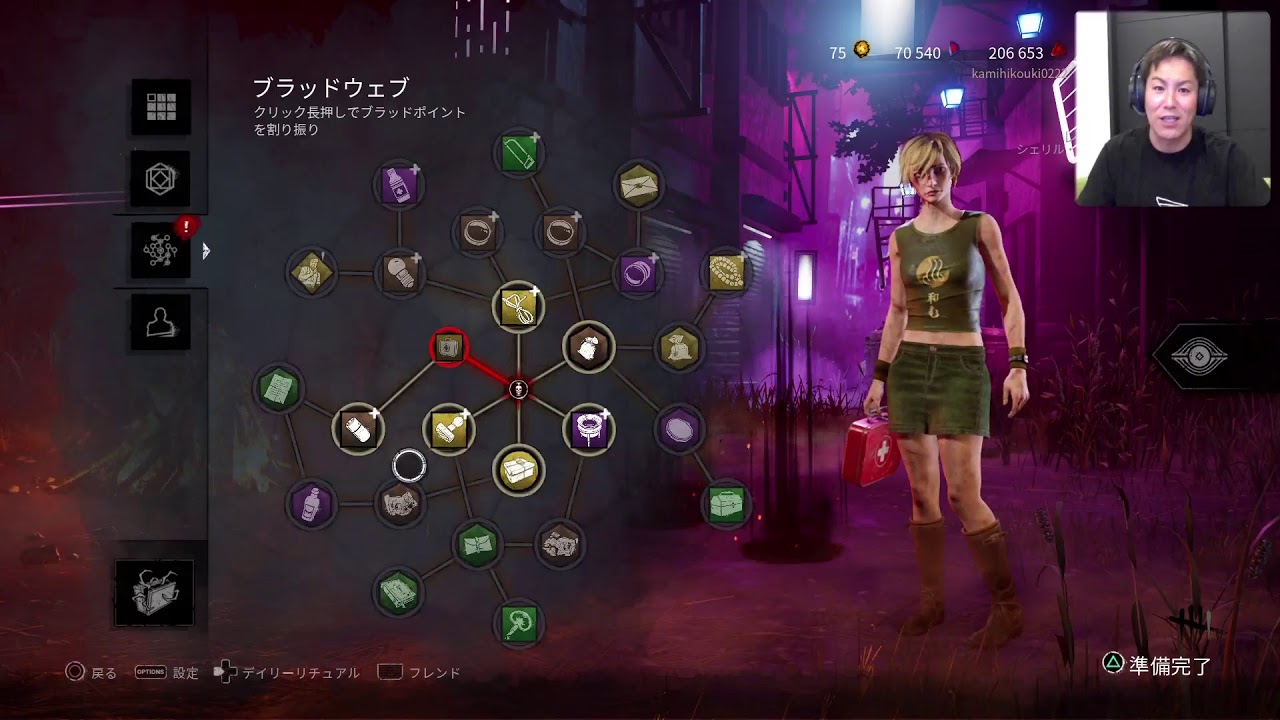Image resolution: width=1280 pixels, height=720 pixels.
Task: Switch to the hexagon perks tab
Action: (x=161, y=179)
